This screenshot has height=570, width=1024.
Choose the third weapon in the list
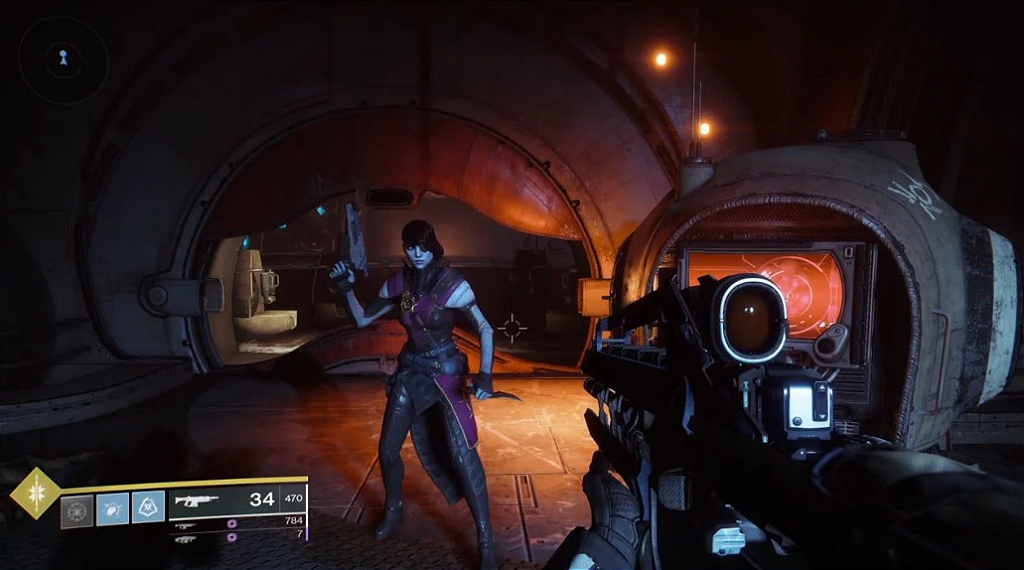pyautogui.click(x=186, y=539)
